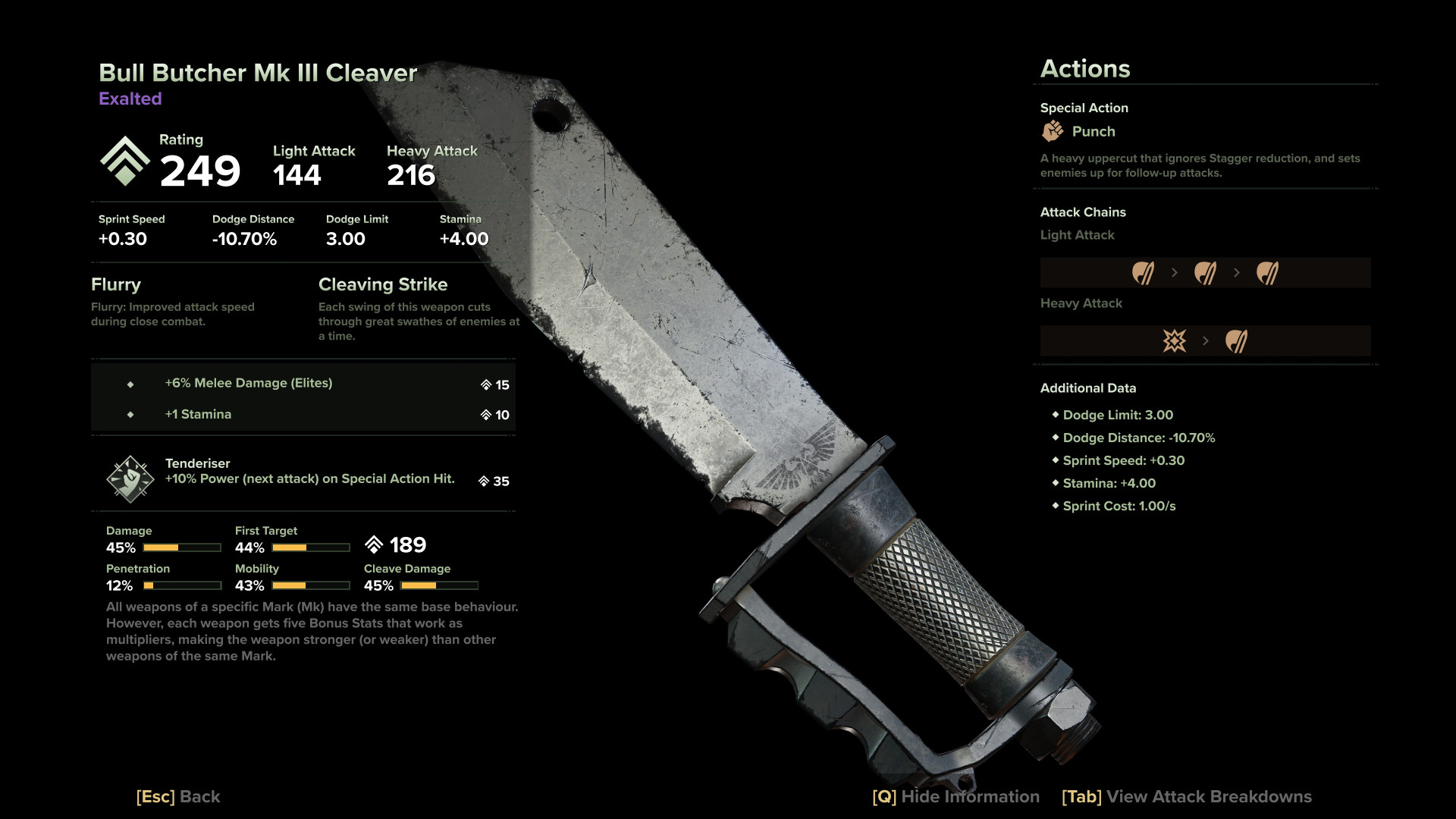Viewport: 1456px width, 819px height.
Task: Expand the chevron in the Heavy Attack chain
Action: tap(1205, 340)
